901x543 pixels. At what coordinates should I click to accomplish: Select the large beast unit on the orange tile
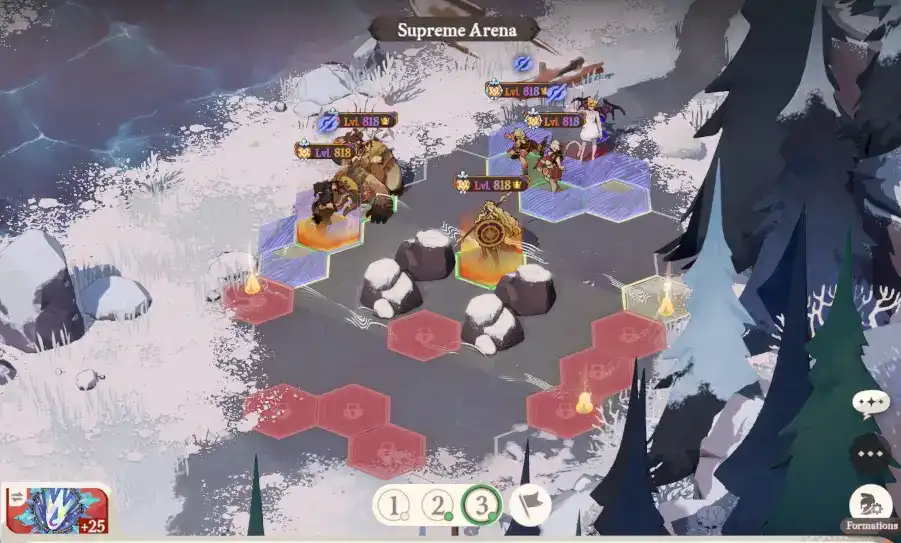pyautogui.click(x=355, y=185)
